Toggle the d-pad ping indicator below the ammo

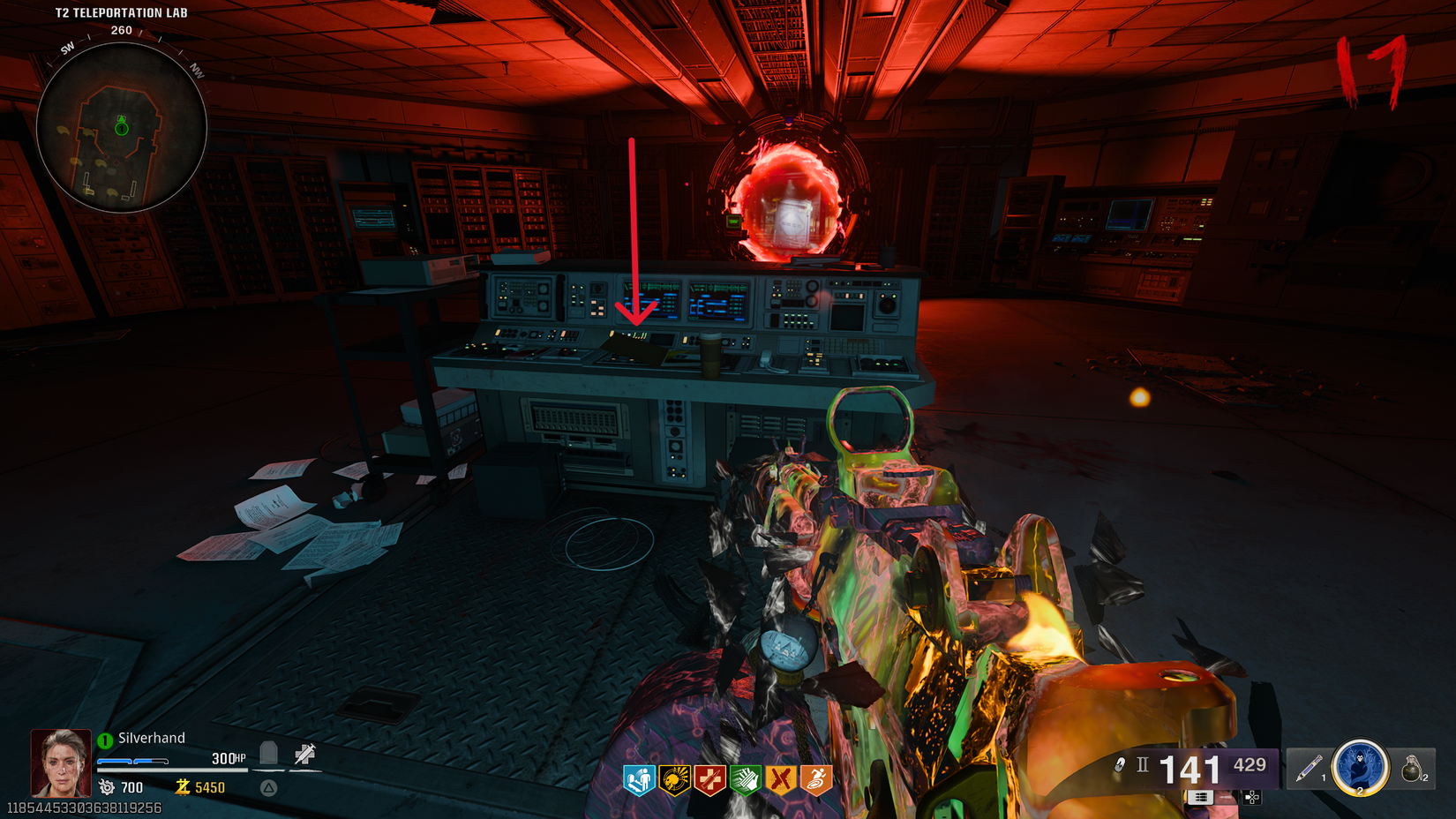(x=1251, y=798)
